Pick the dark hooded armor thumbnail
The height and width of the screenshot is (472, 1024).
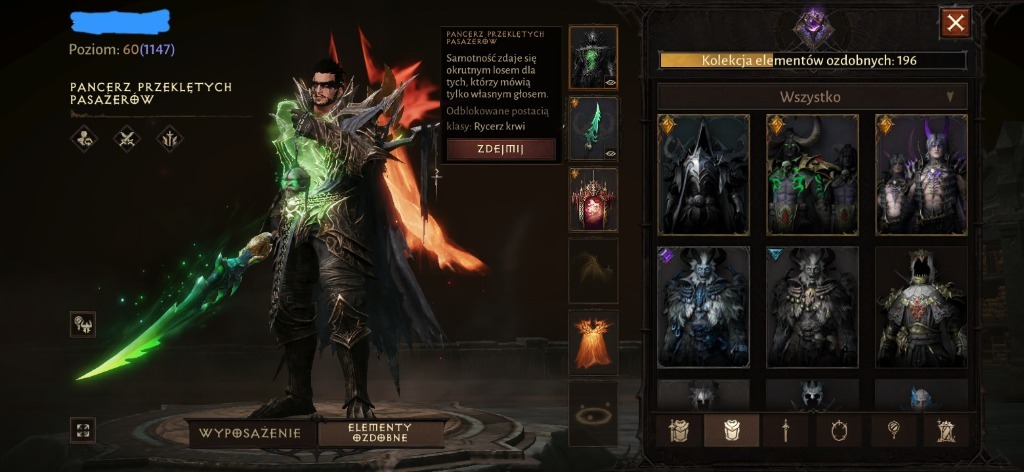(x=703, y=174)
